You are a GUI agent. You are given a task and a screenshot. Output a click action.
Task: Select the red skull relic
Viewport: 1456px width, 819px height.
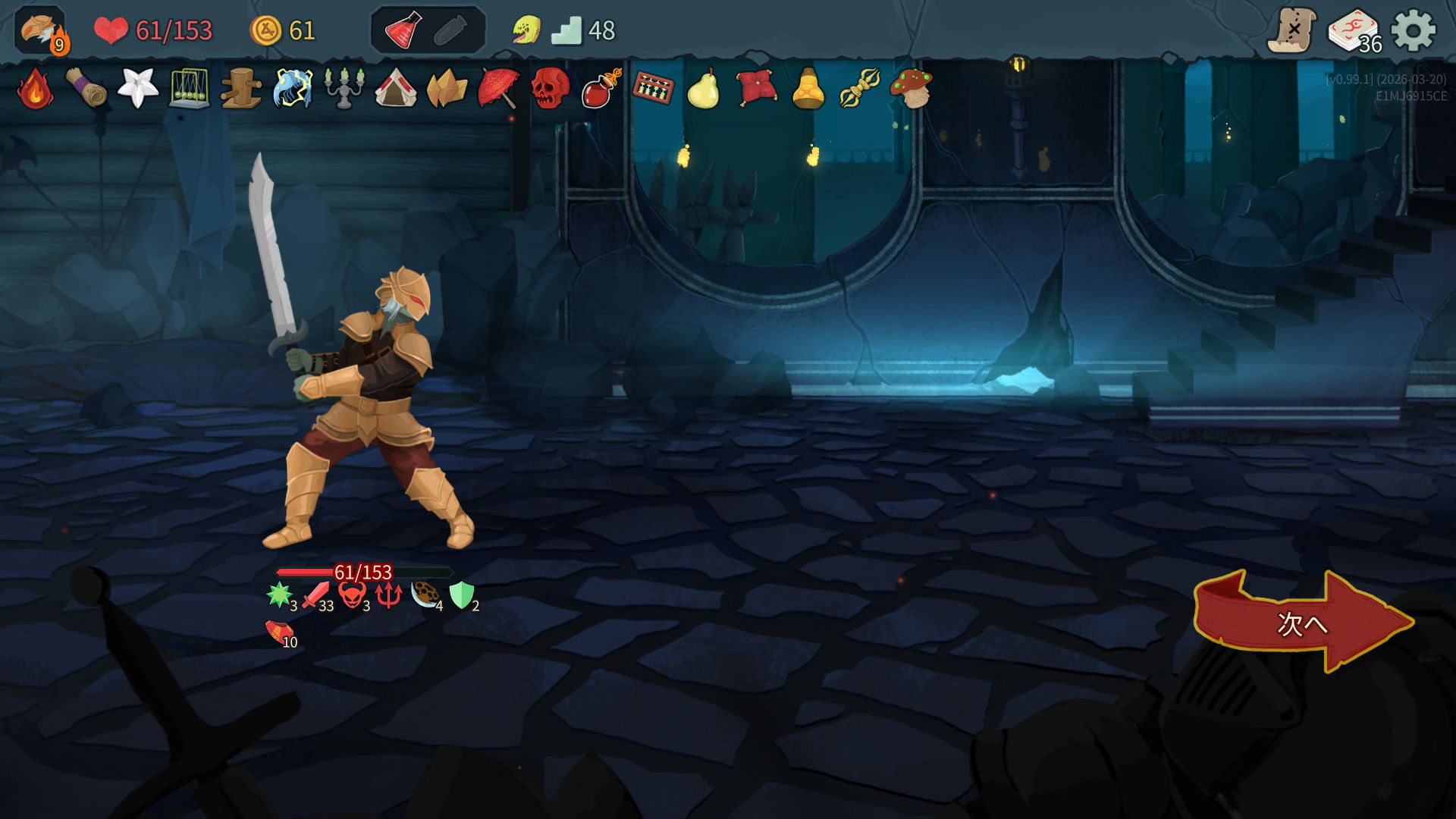[551, 89]
